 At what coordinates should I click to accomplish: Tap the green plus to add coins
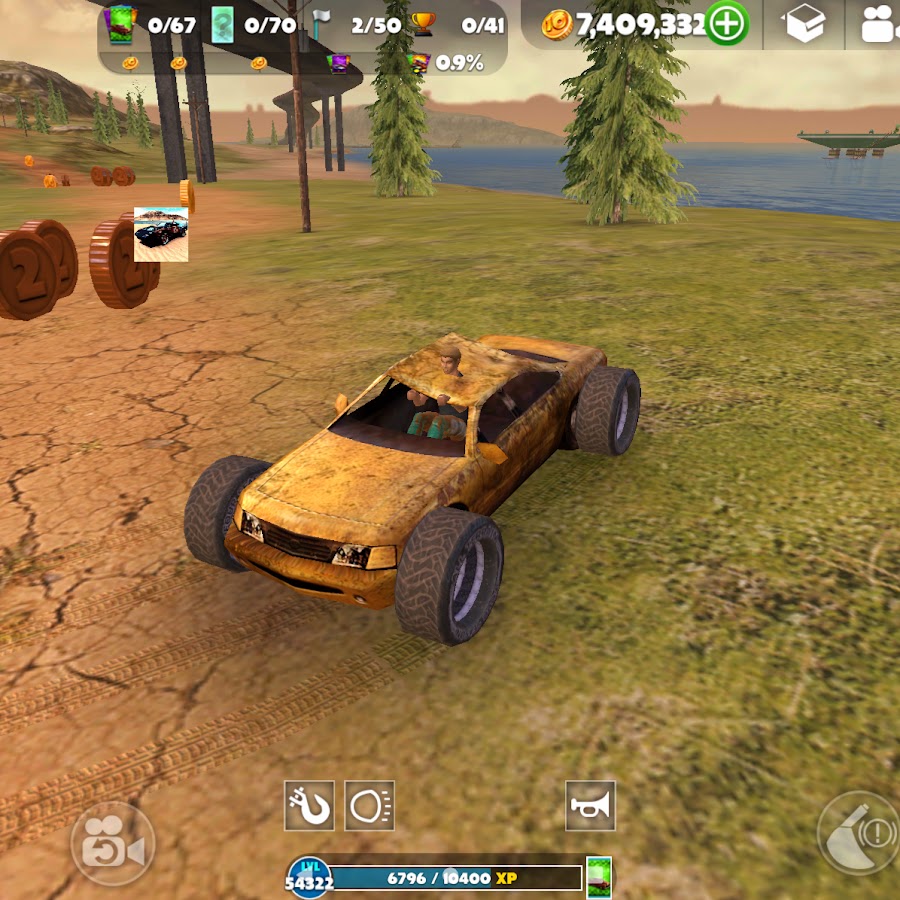[x=727, y=24]
